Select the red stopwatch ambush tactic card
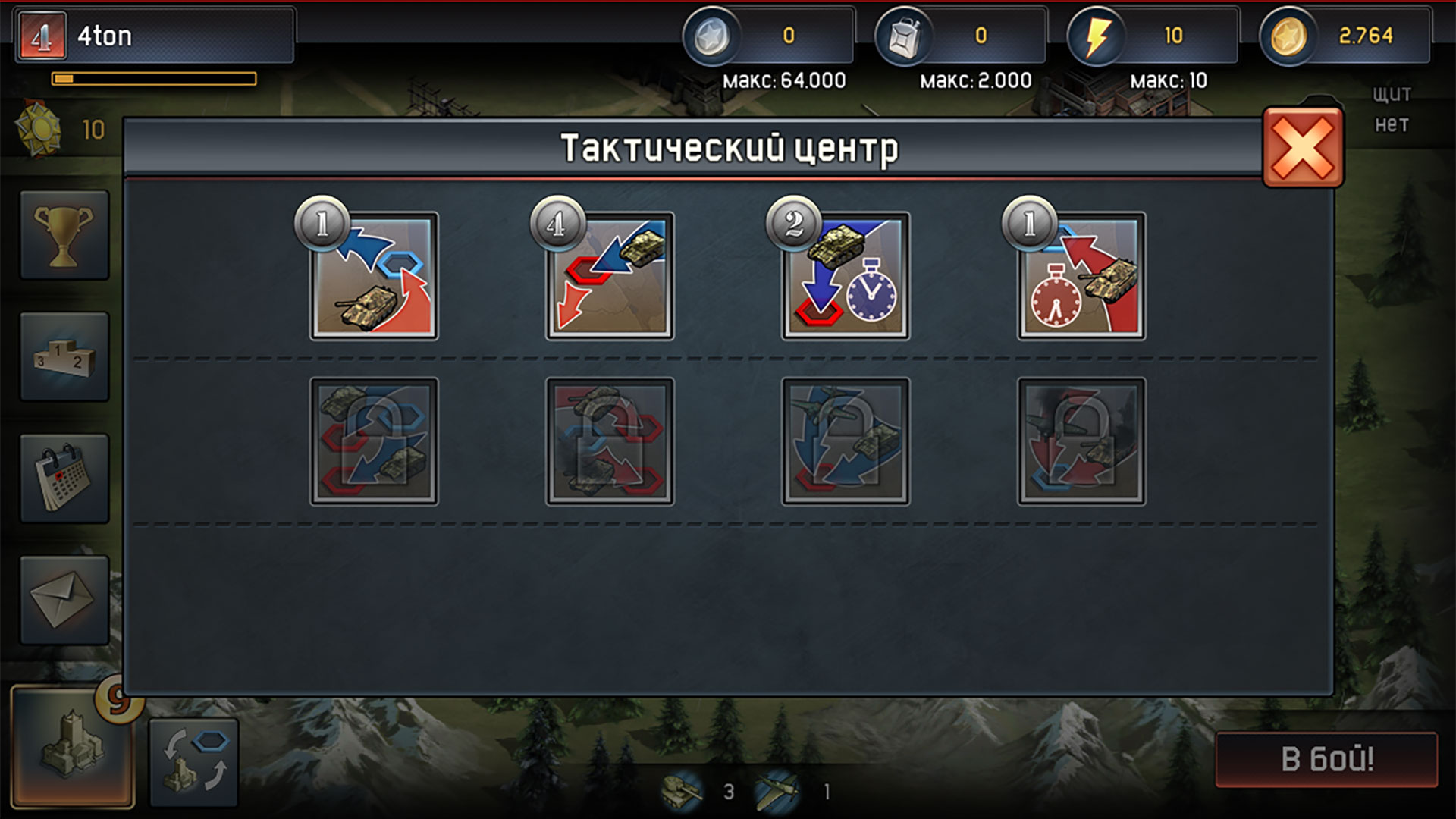Image resolution: width=1456 pixels, height=819 pixels. pos(1080,278)
